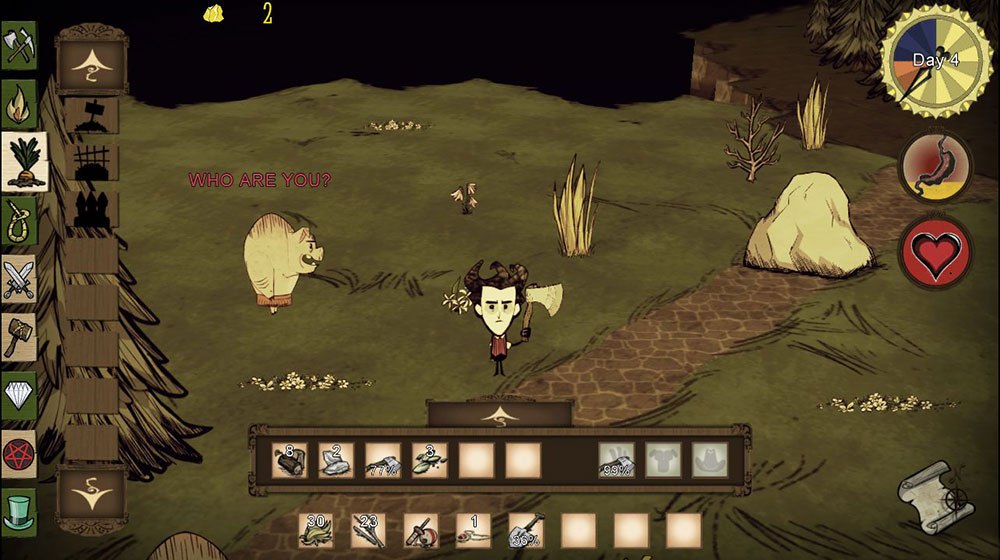
Task: Open the Fire crafting tab
Action: [19, 104]
